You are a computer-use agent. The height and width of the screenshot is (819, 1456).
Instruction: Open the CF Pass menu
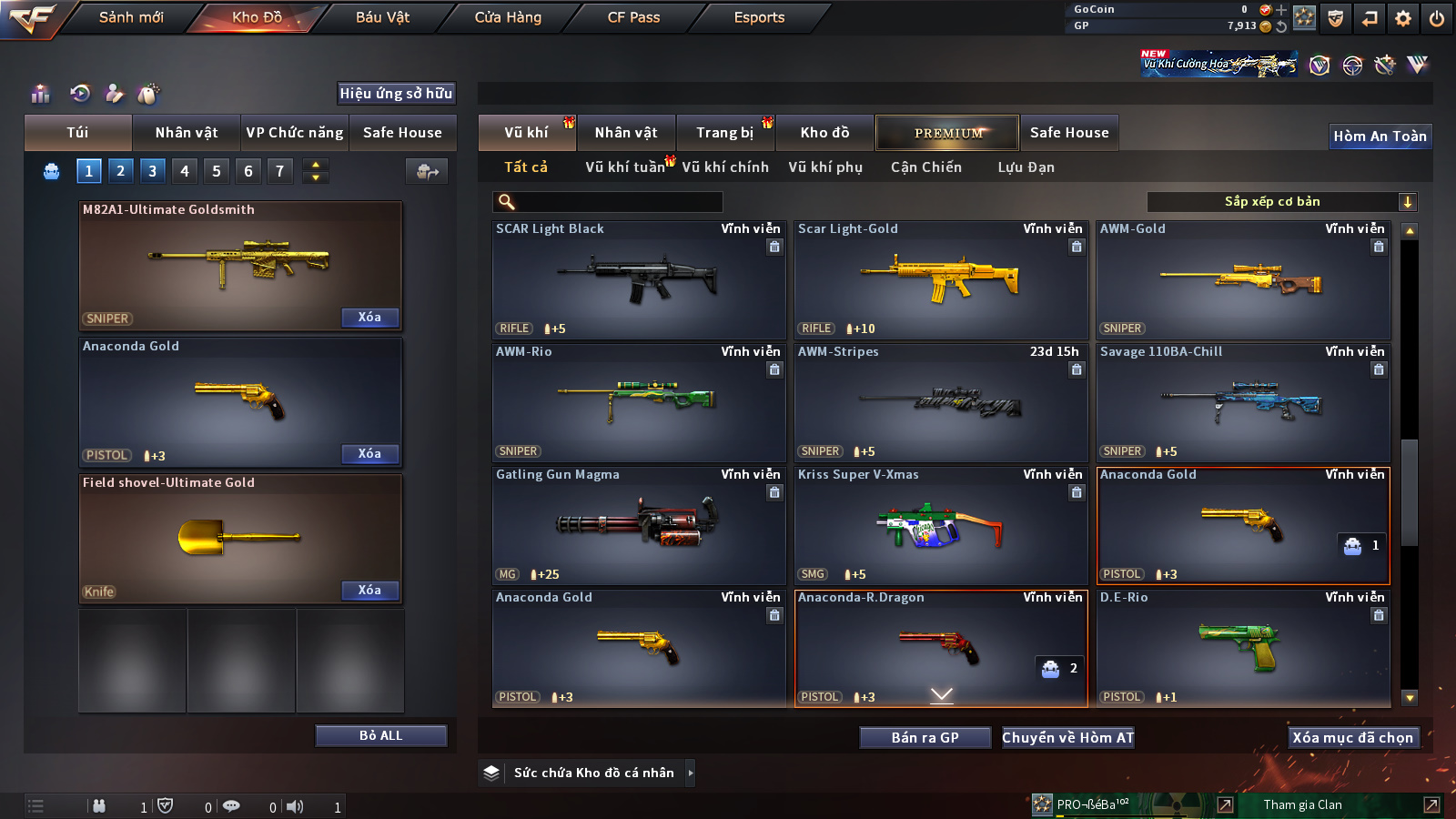point(633,17)
